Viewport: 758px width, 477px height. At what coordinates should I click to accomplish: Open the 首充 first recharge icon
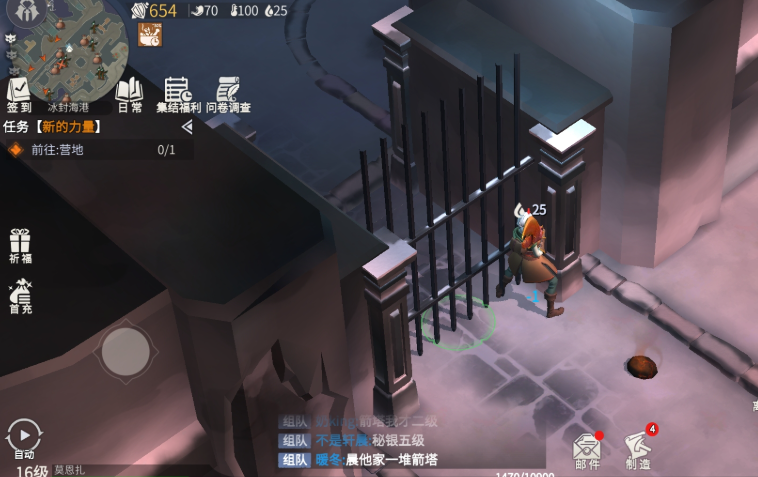coord(20,297)
